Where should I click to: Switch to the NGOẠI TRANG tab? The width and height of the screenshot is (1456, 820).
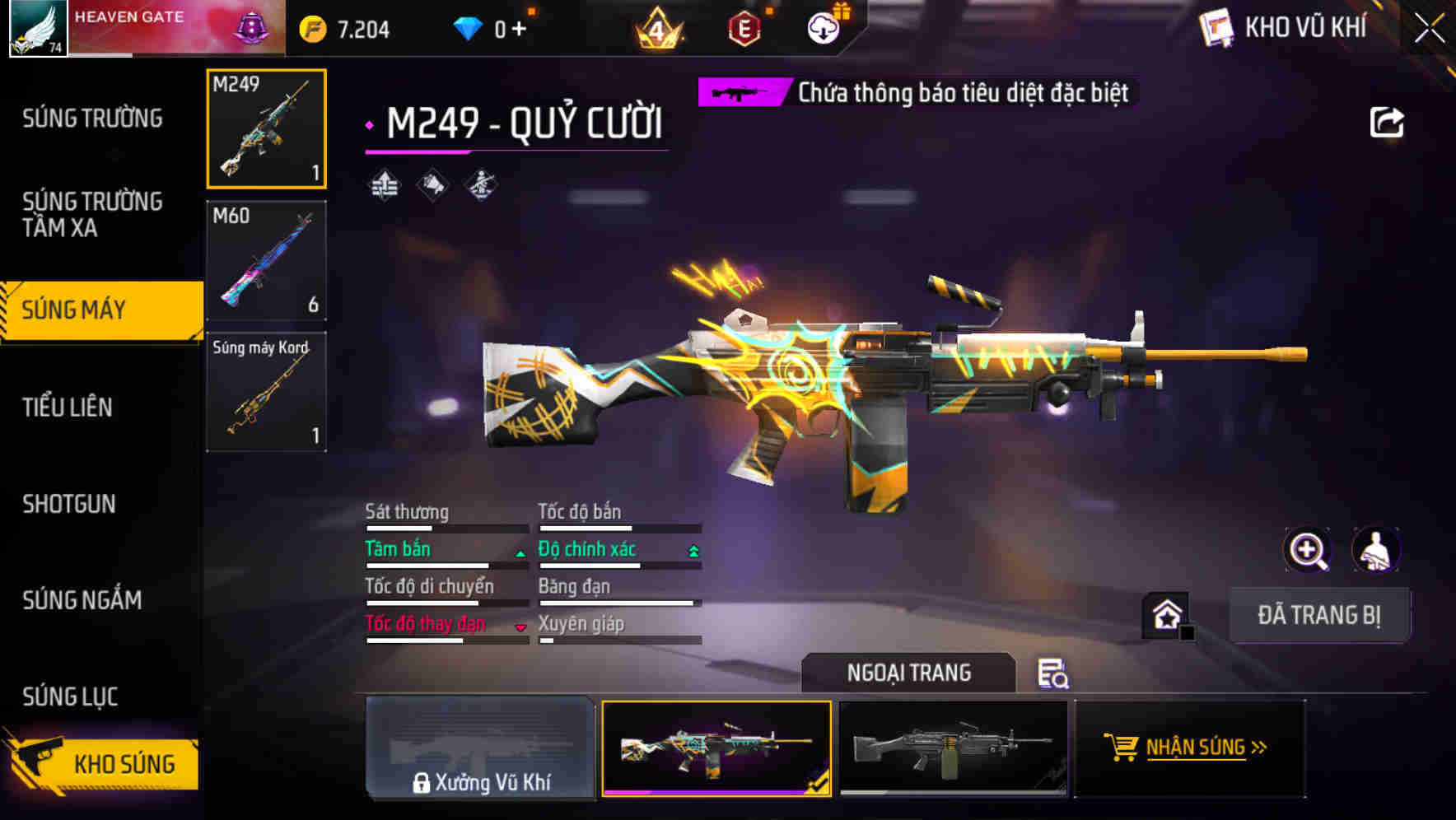click(909, 673)
